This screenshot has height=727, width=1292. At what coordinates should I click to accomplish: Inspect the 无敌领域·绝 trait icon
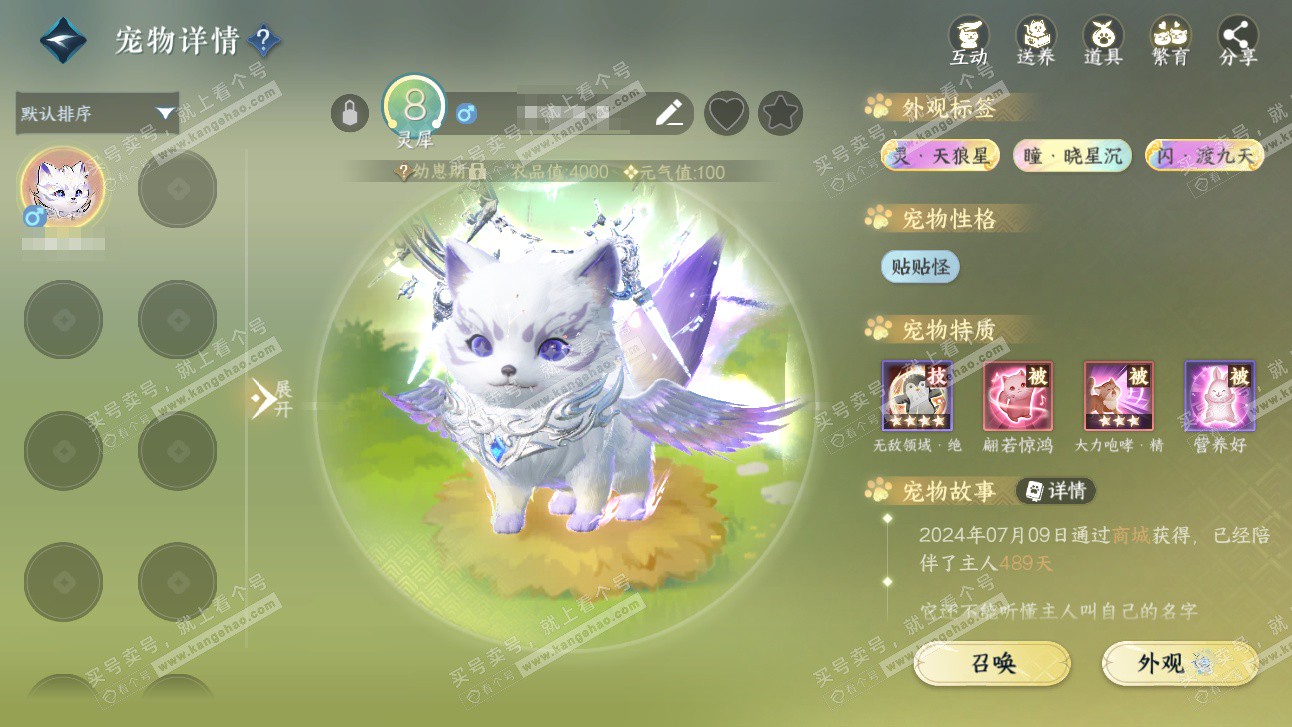click(x=917, y=396)
